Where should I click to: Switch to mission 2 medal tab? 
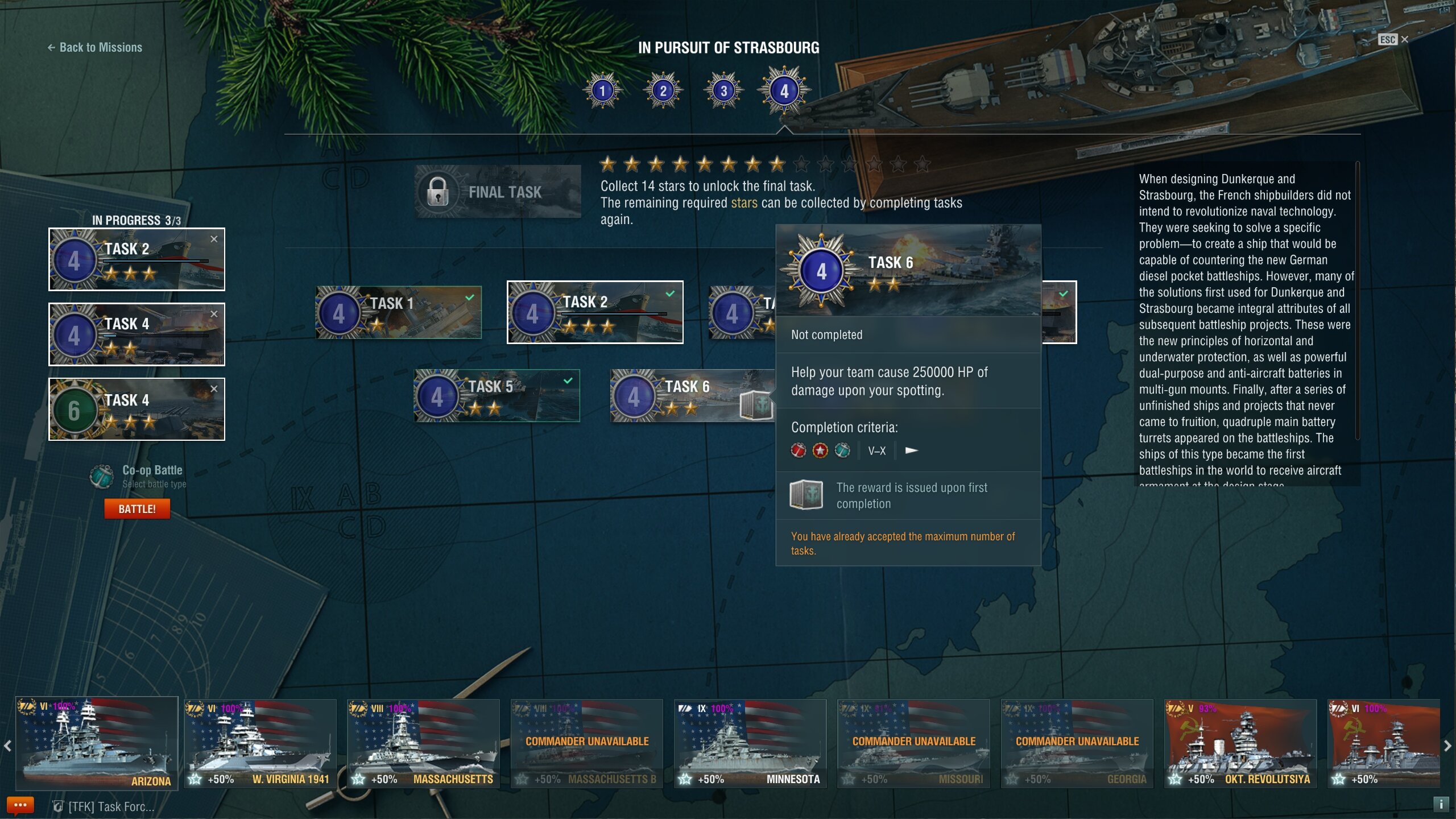coord(663,90)
